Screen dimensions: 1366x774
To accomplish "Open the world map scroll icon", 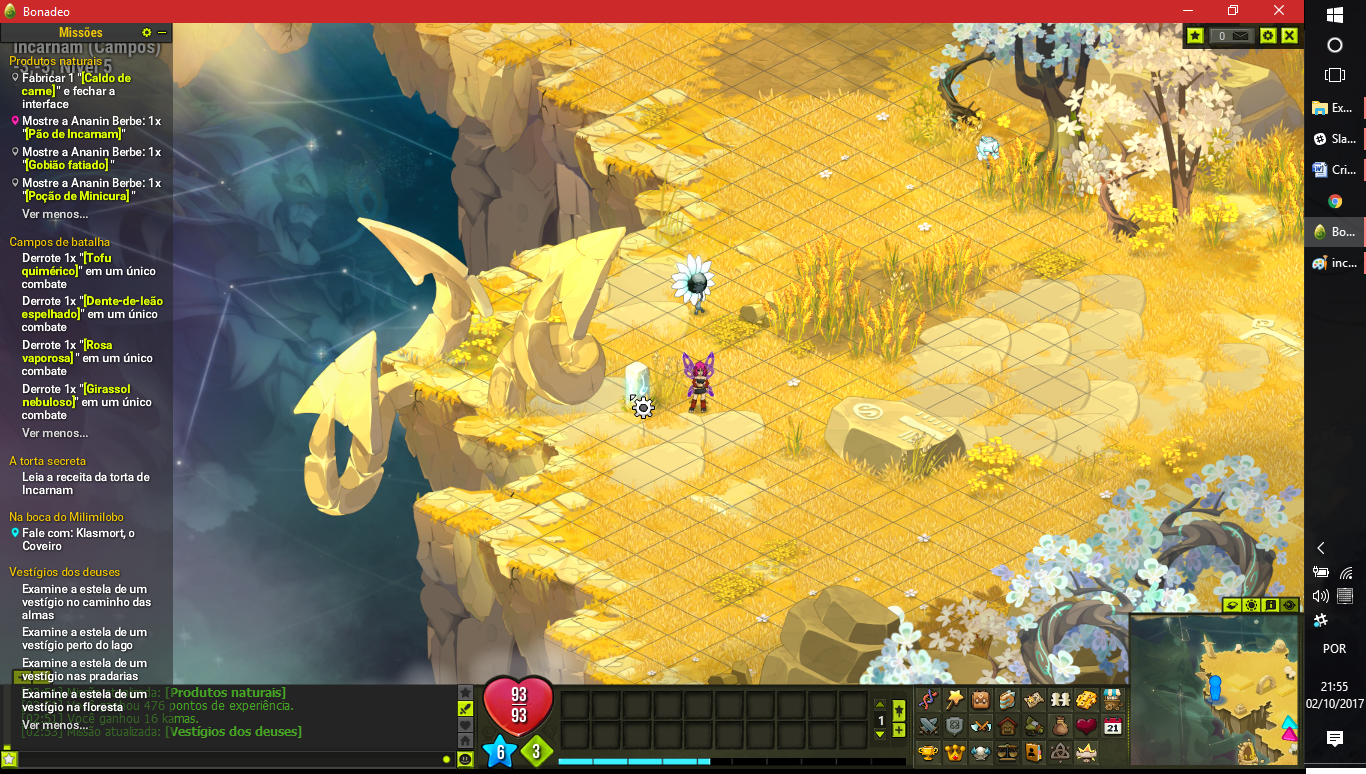I will (x=1034, y=700).
